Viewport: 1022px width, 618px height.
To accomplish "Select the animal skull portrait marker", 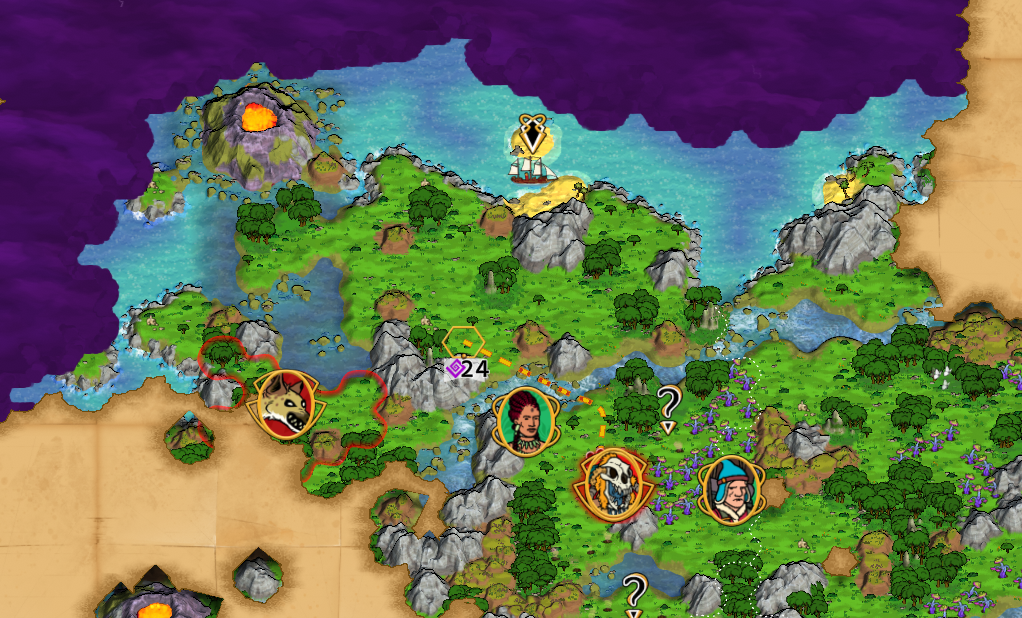I will pos(610,486).
